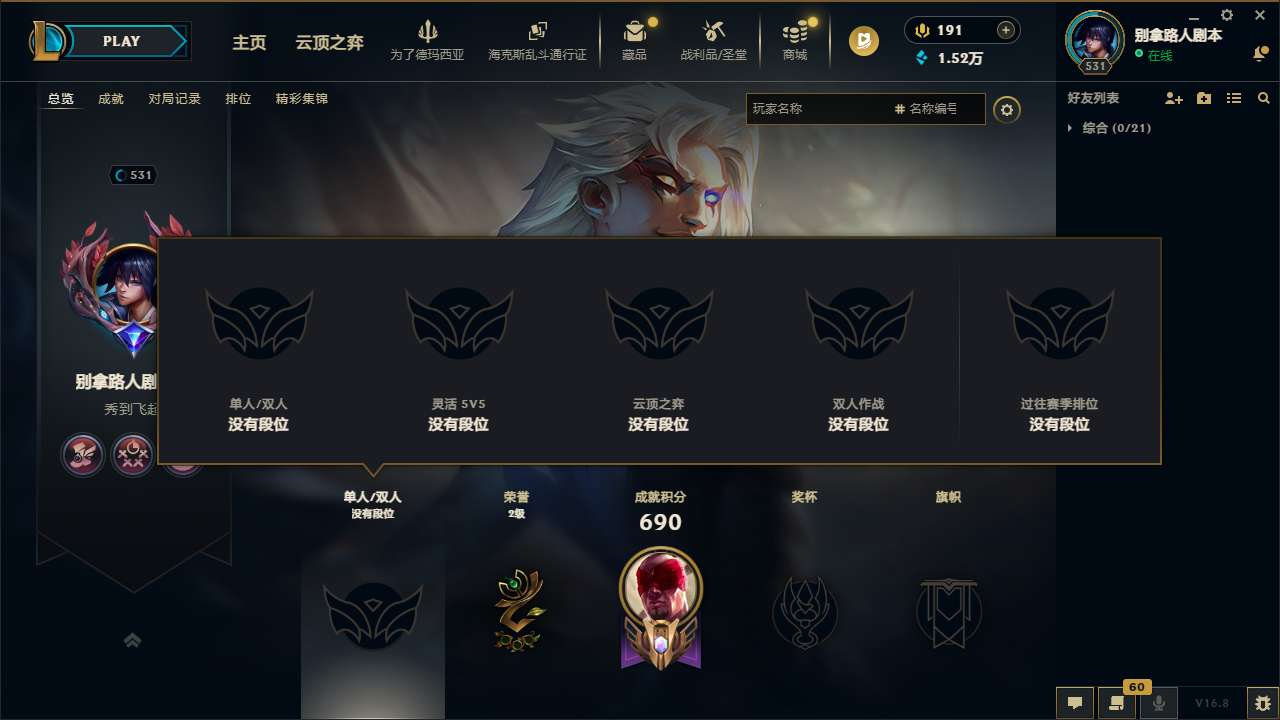Screen dimensions: 1280x720
Task: Unmute the microphone at bottom right
Action: coord(1160,703)
